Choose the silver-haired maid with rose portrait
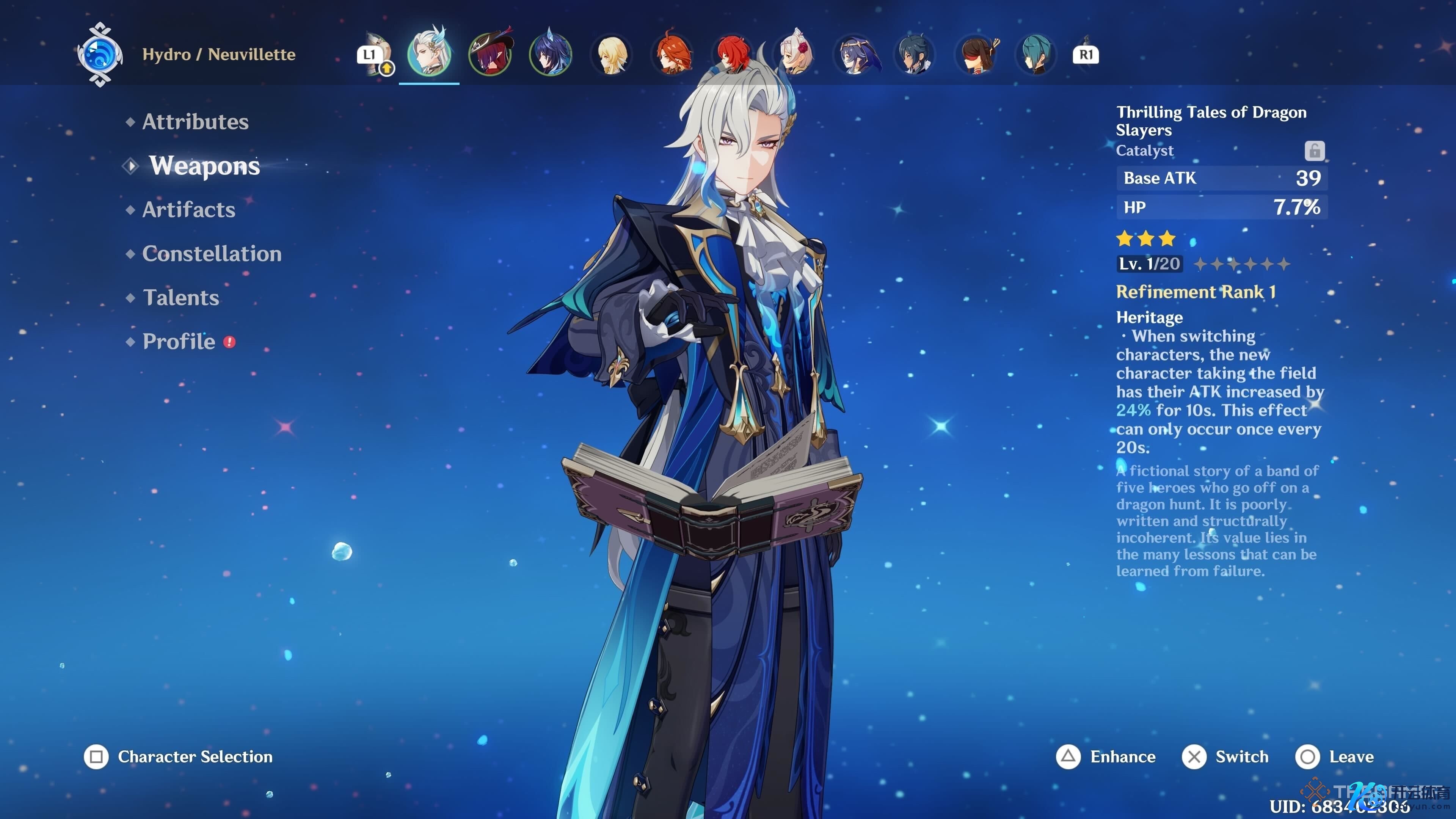The height and width of the screenshot is (819, 1456). click(795, 55)
